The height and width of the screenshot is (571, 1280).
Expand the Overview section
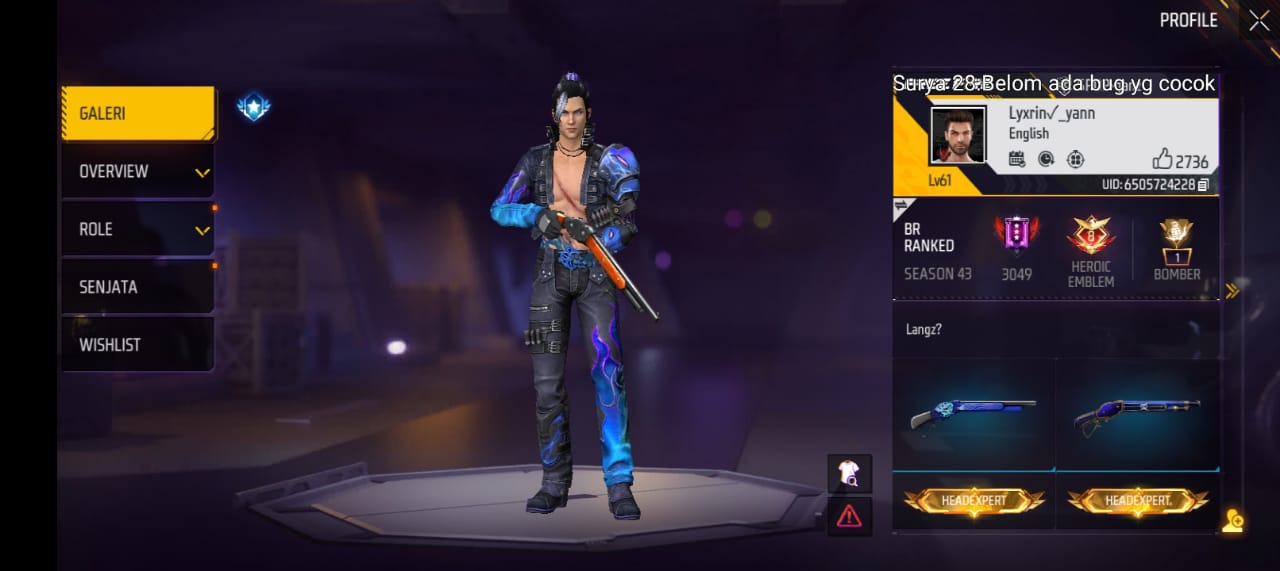138,172
